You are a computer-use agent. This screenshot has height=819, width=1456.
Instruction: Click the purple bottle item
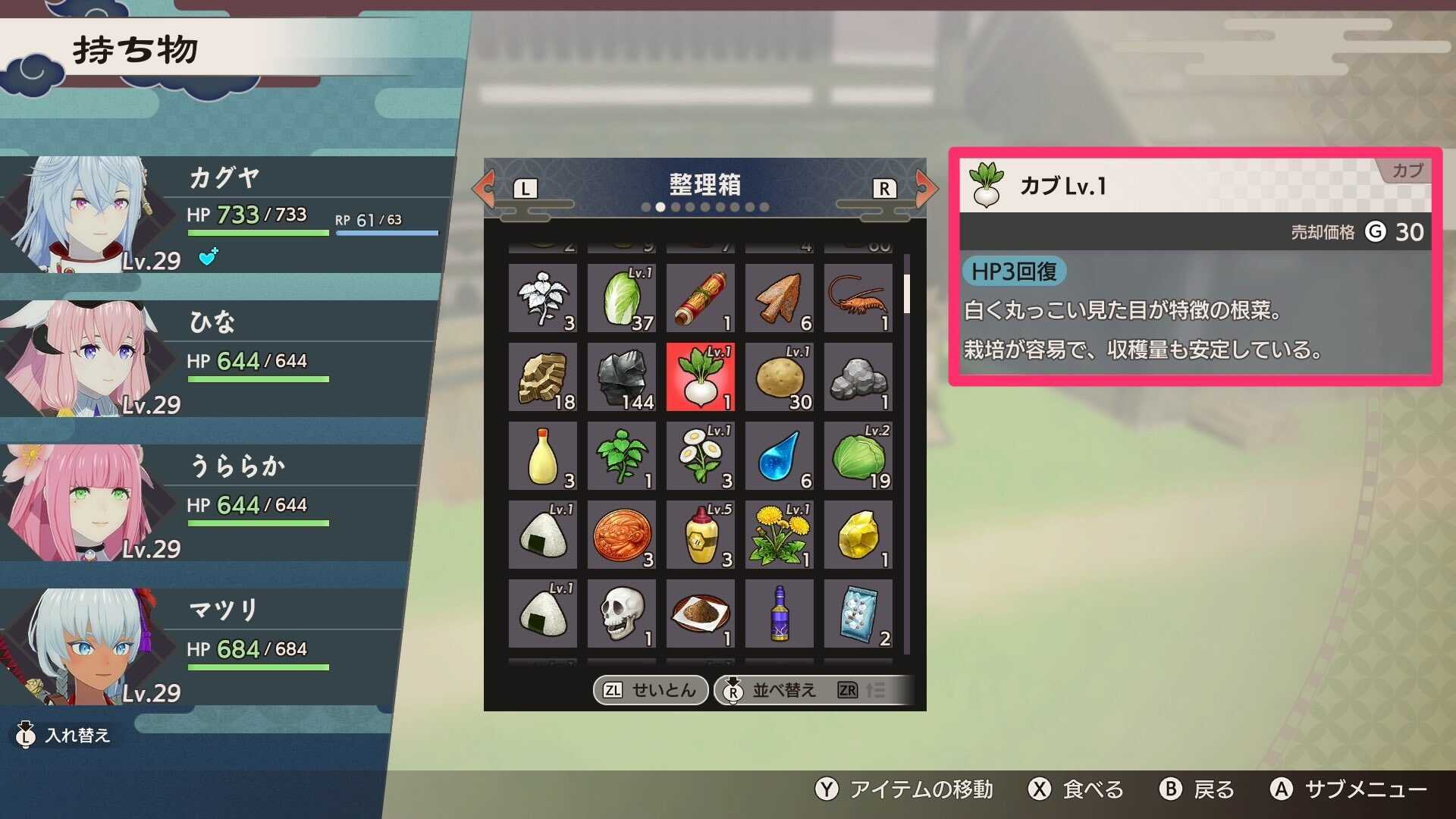click(778, 614)
